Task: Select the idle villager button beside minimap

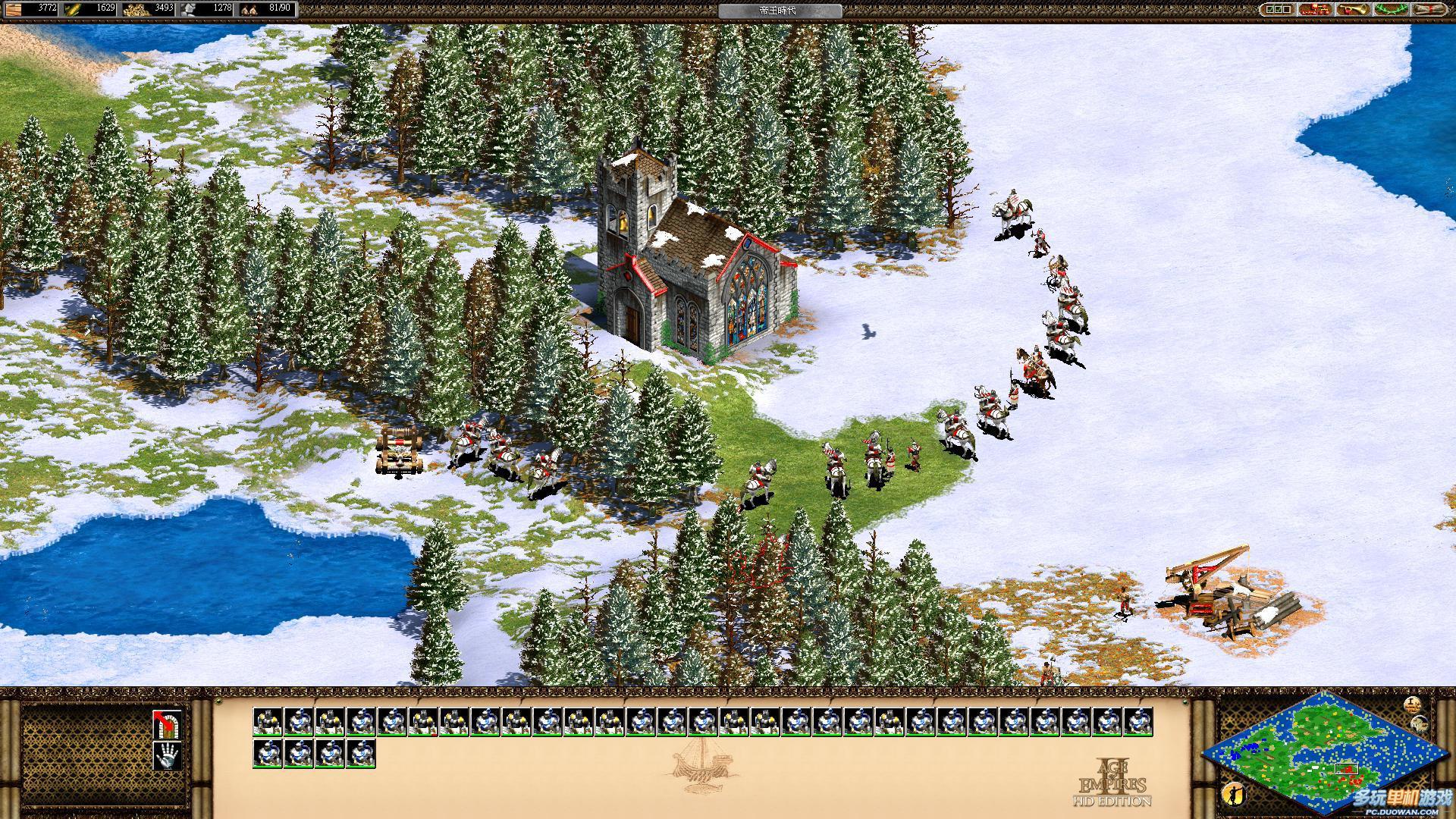Action: [1234, 794]
